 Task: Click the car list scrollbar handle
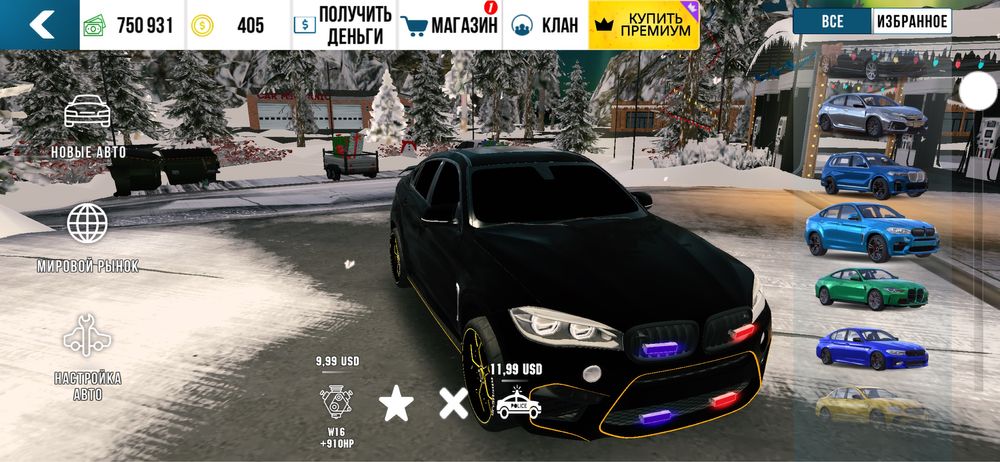978,90
